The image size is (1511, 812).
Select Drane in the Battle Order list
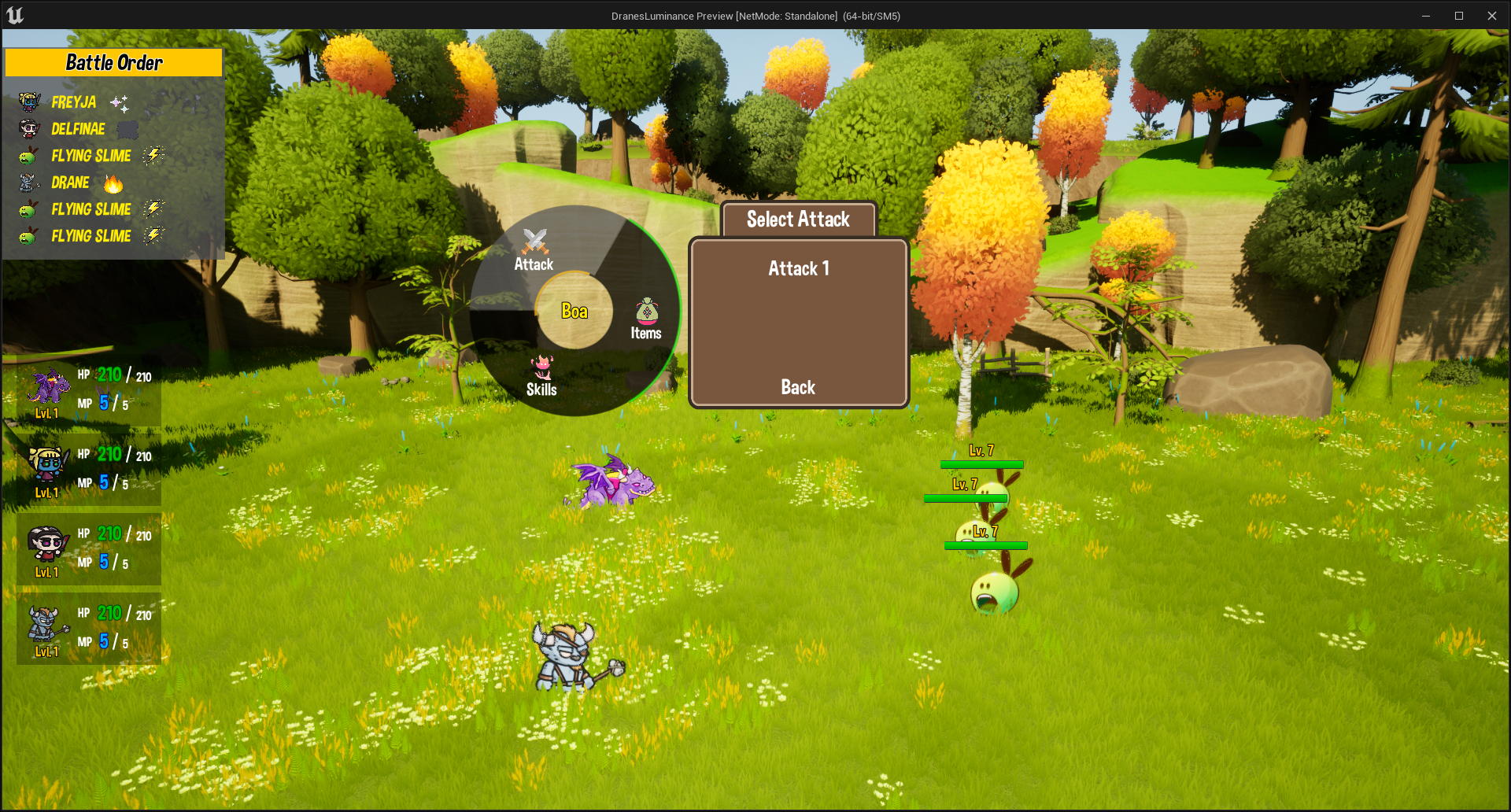70,183
